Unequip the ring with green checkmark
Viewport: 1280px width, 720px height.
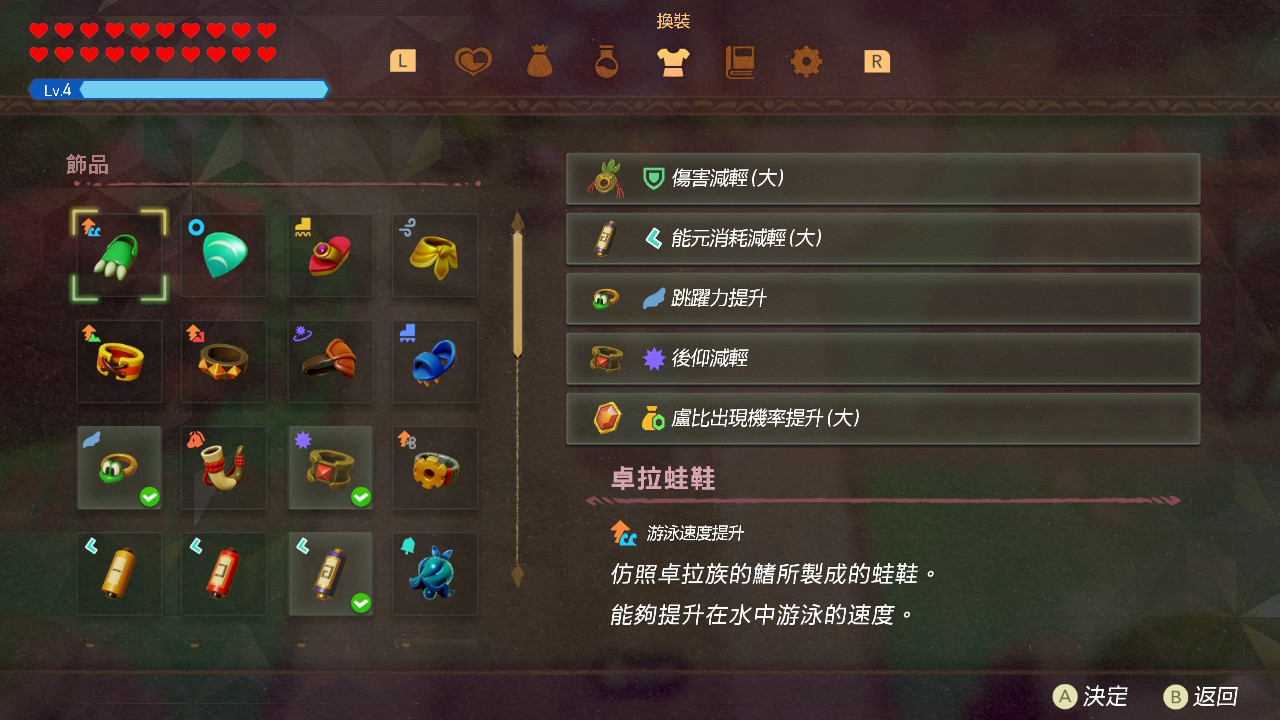pyautogui.click(x=119, y=469)
